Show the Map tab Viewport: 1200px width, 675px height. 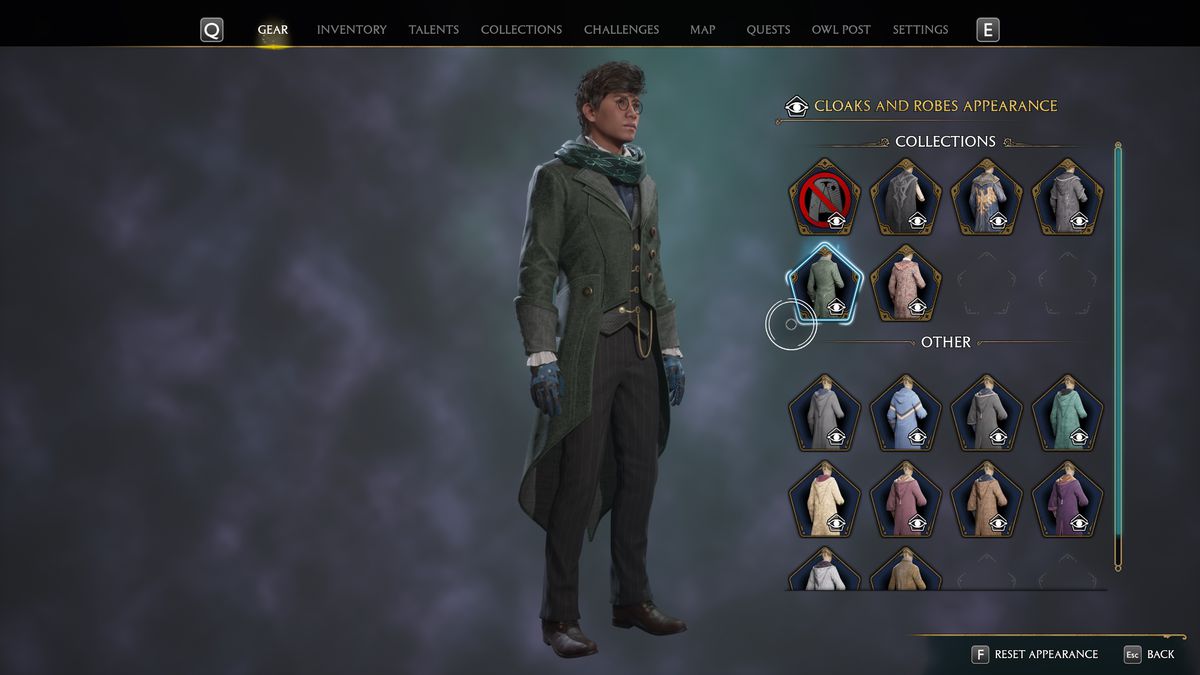pos(702,30)
